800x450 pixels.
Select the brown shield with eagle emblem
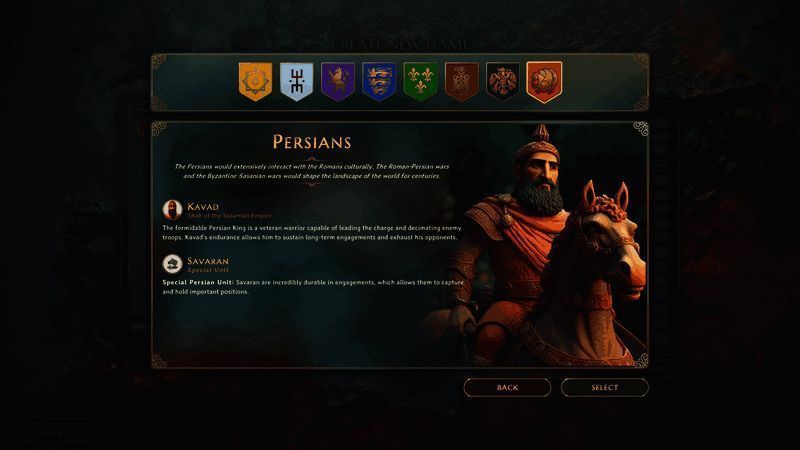[461, 82]
